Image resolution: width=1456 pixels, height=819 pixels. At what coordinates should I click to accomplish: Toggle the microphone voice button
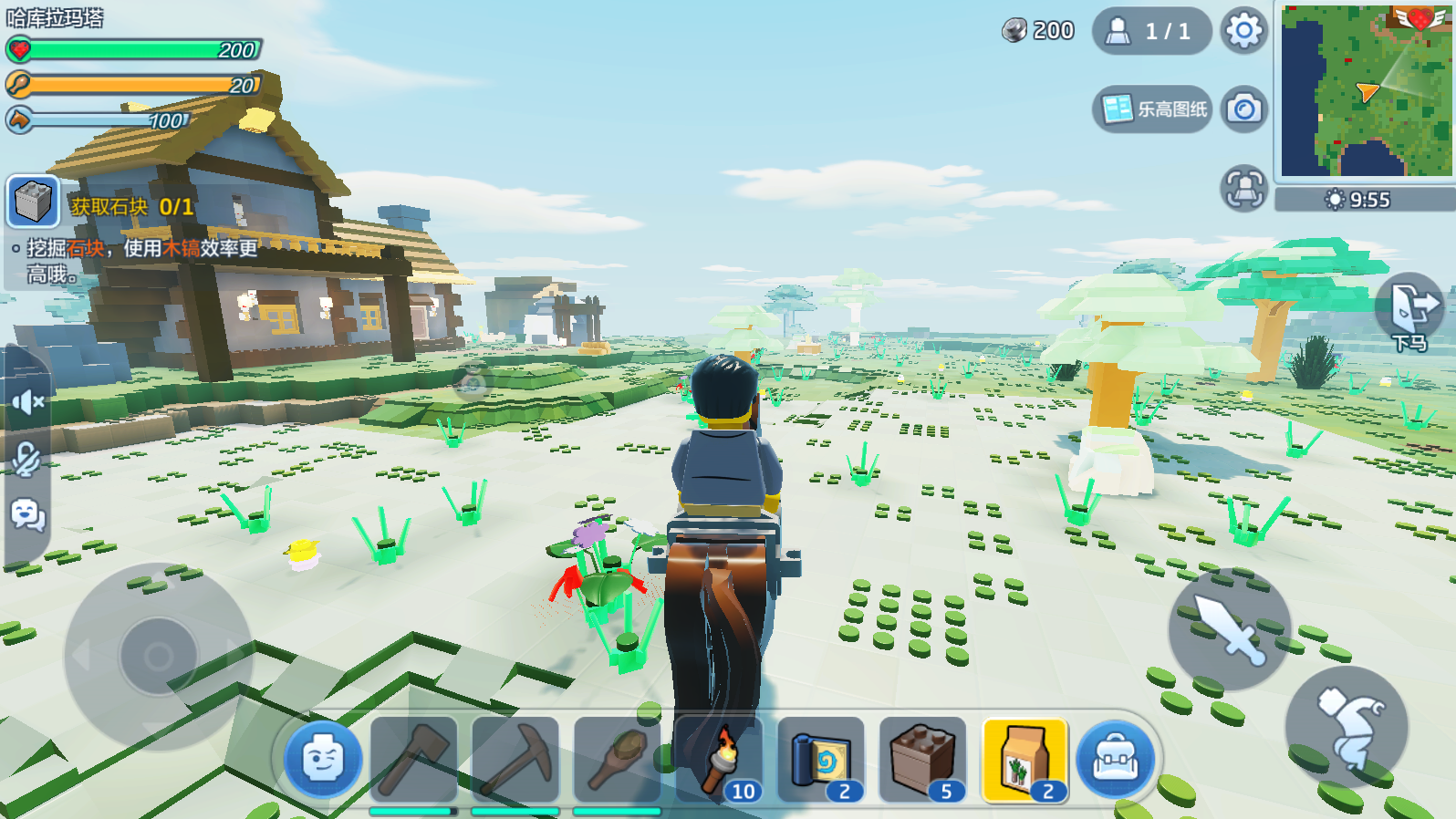coord(27,459)
